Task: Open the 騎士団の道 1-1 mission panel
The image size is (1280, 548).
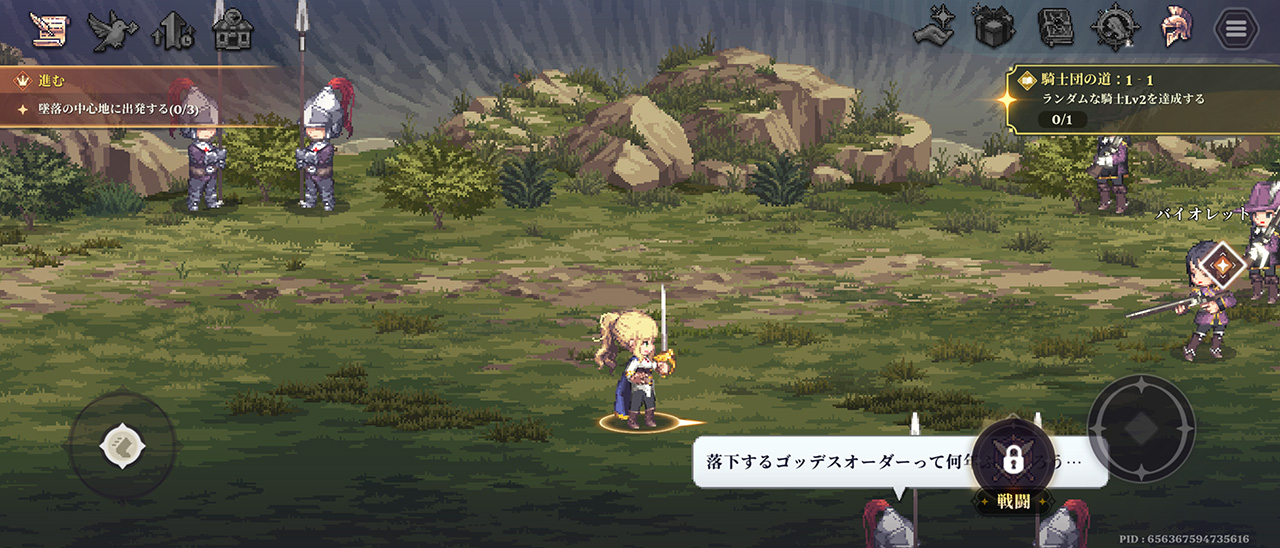Action: [1140, 99]
